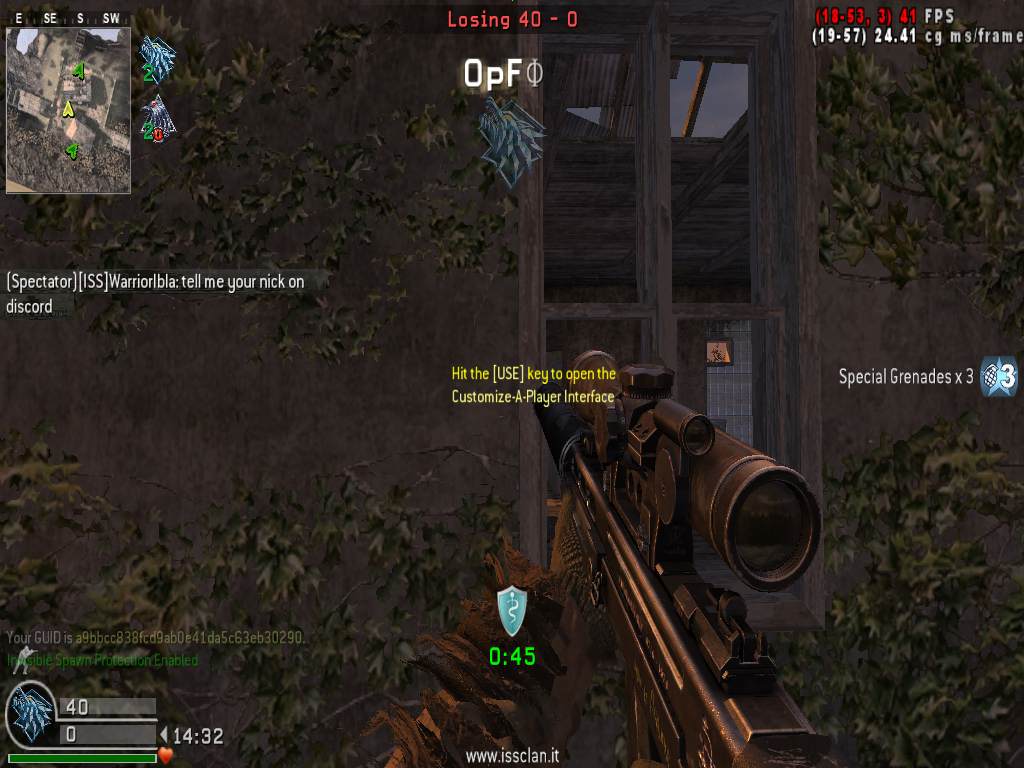Click the Special Grenades x3 icon

point(998,377)
